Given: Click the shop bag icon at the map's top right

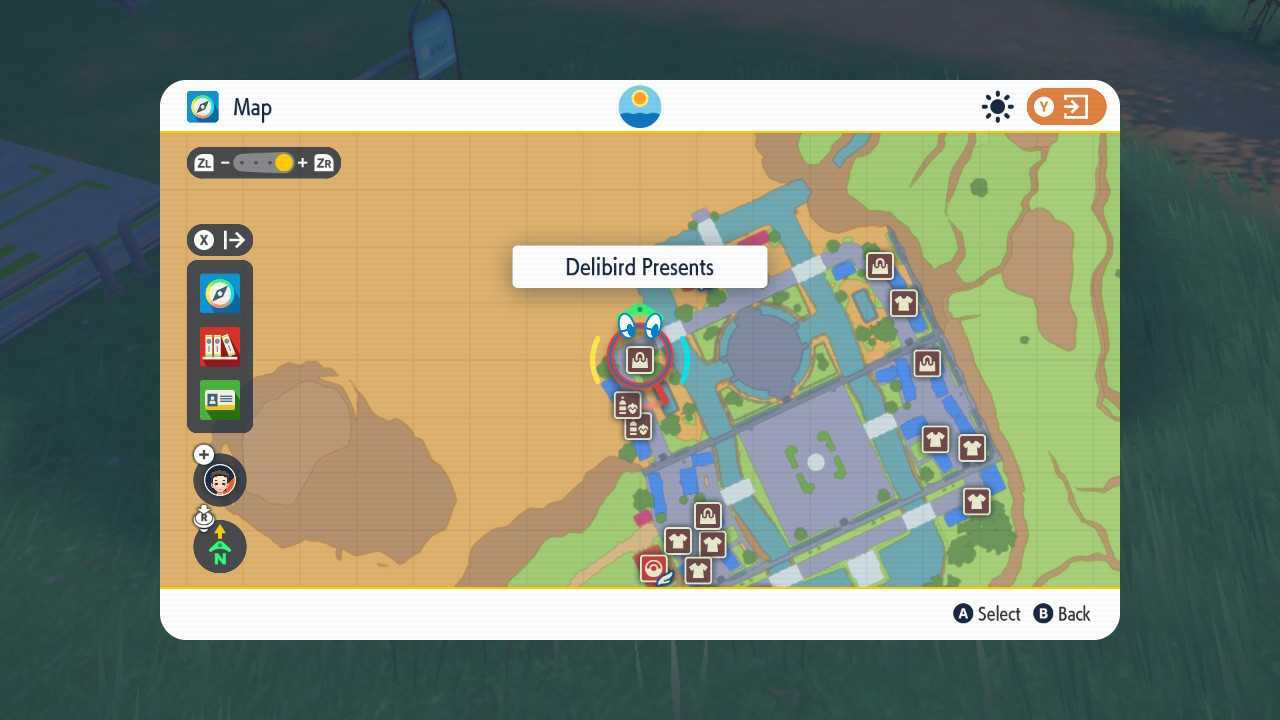Looking at the screenshot, I should 878,264.
